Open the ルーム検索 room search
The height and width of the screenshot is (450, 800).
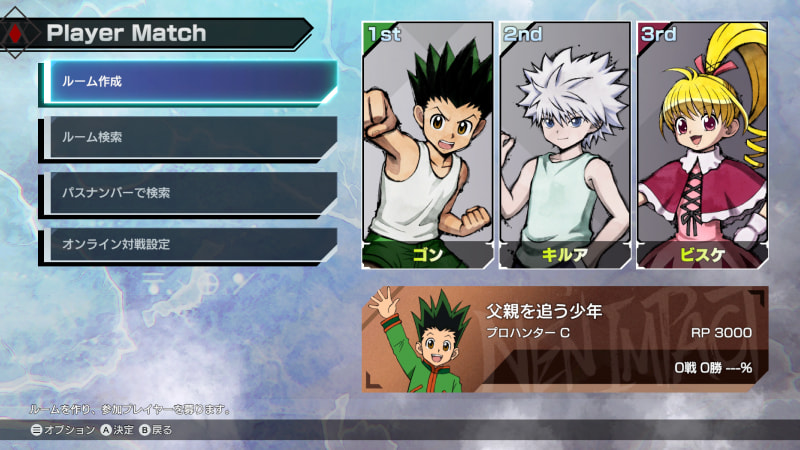[x=190, y=137]
